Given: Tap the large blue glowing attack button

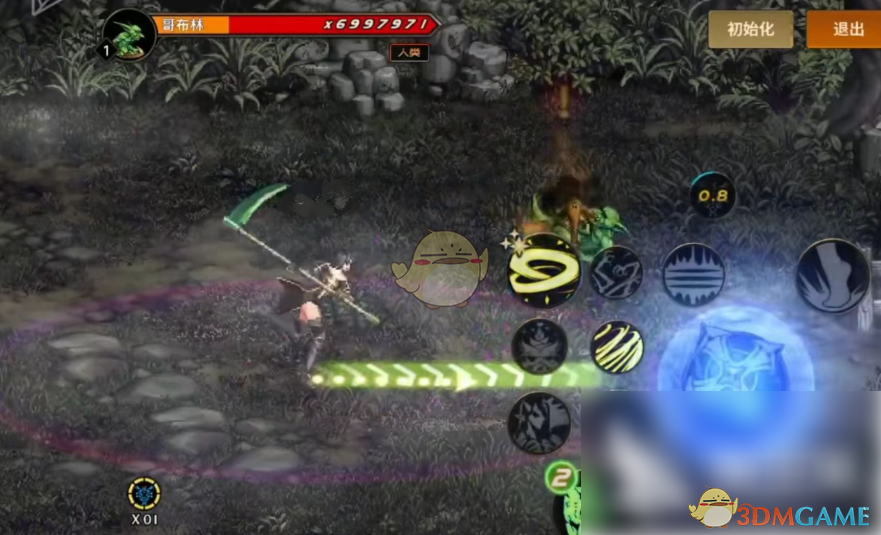Looking at the screenshot, I should 736,356.
